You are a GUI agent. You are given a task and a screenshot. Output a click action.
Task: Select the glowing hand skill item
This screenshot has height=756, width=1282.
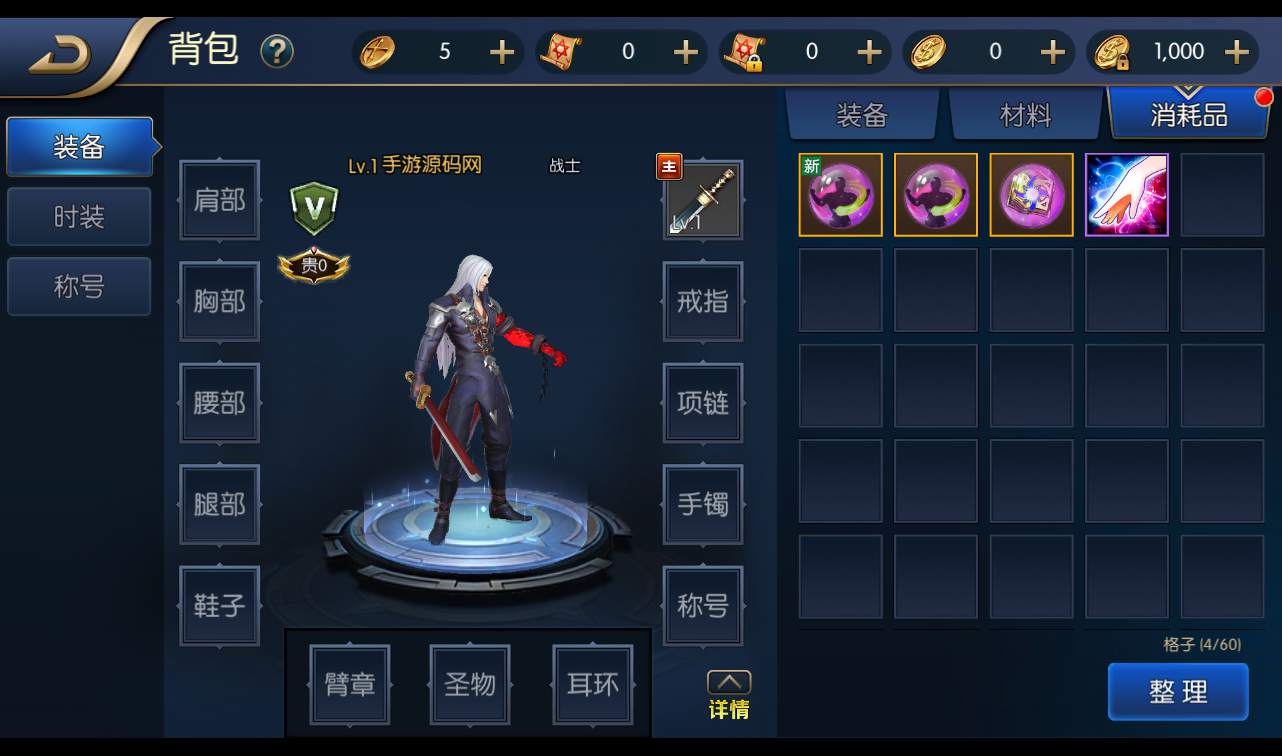[x=1126, y=195]
